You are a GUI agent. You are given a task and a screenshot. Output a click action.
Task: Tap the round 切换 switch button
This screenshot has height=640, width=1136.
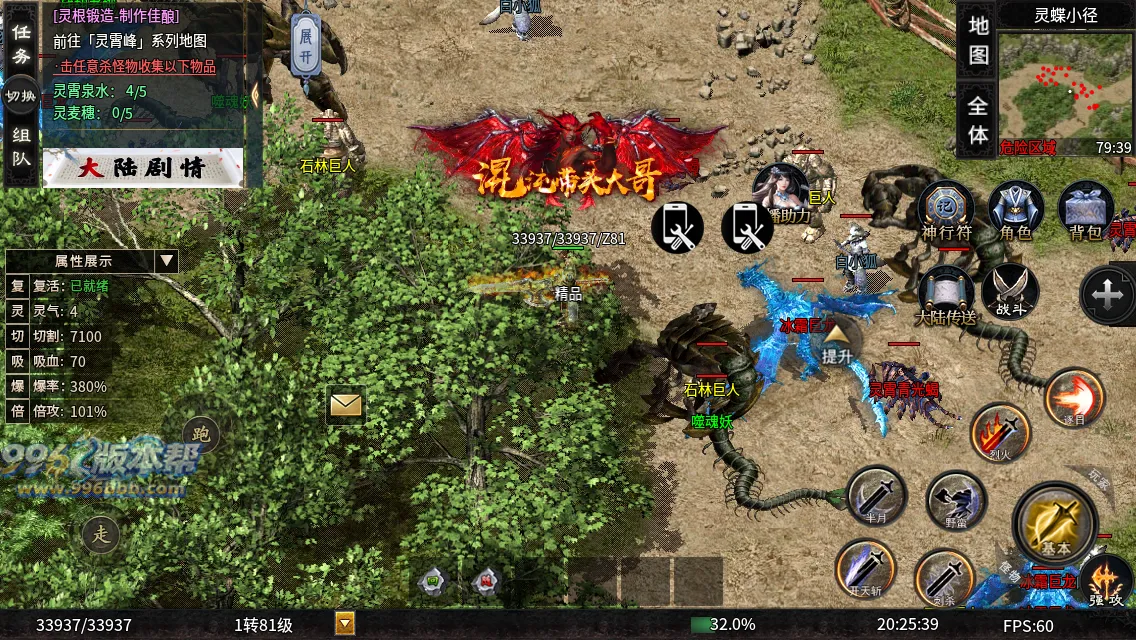pos(21,96)
